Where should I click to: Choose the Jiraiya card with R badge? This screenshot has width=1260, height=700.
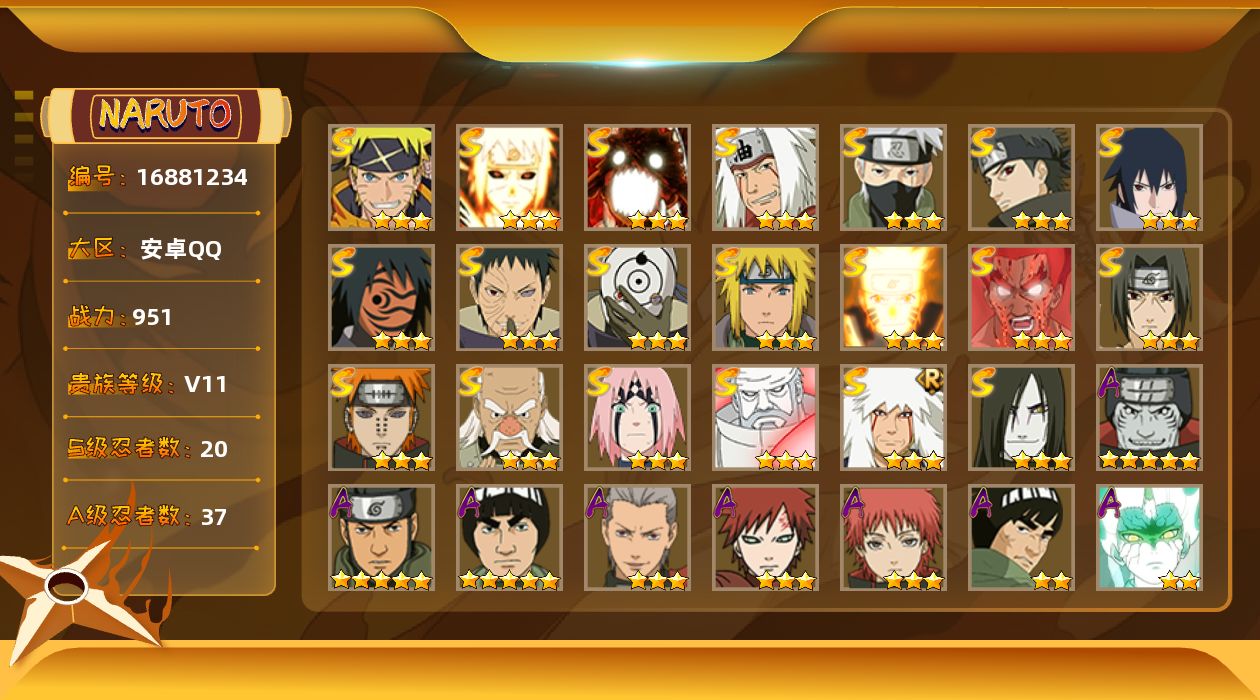coord(892,418)
